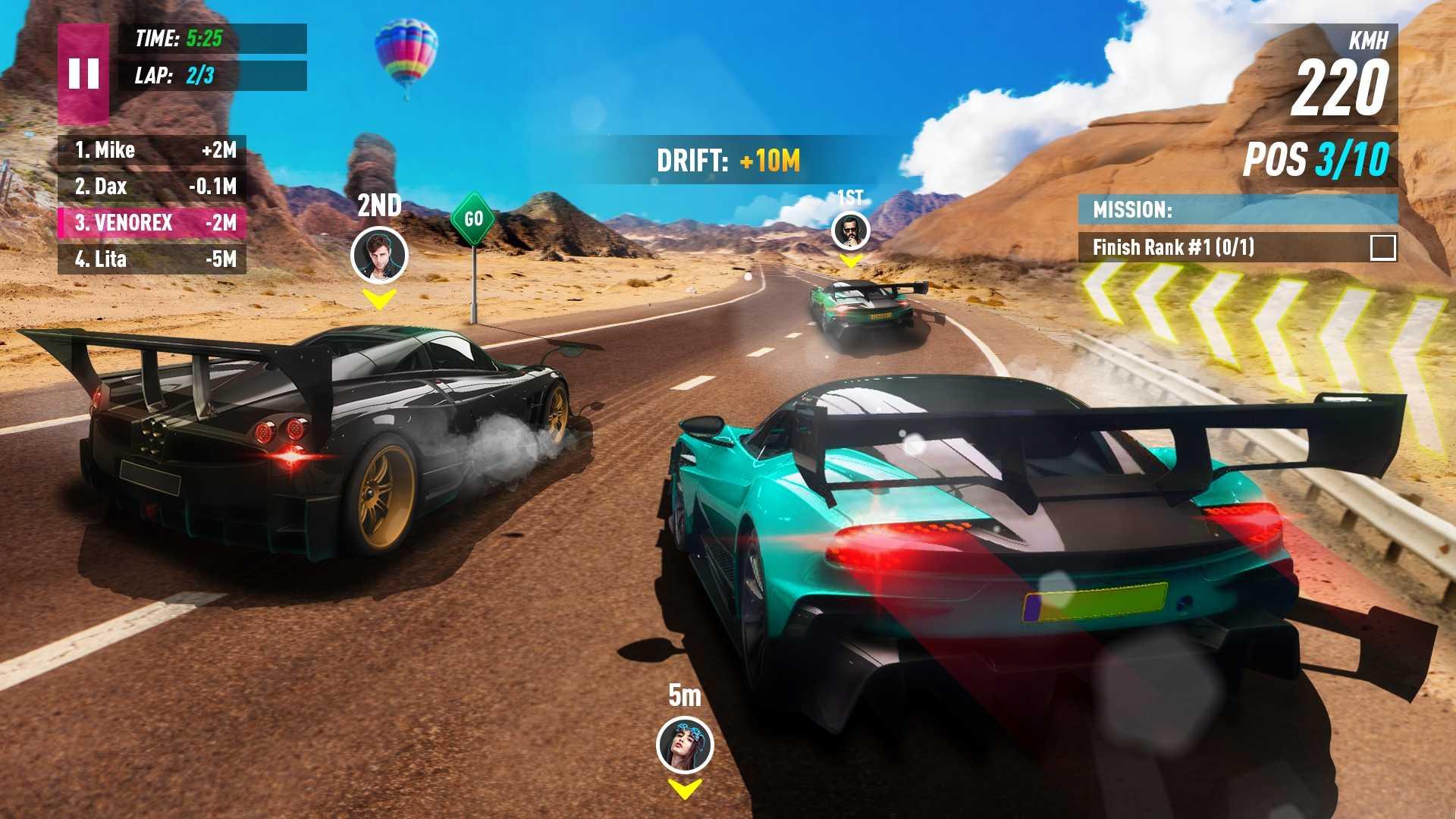Pause the race
This screenshot has height=819, width=1456.
point(83,74)
